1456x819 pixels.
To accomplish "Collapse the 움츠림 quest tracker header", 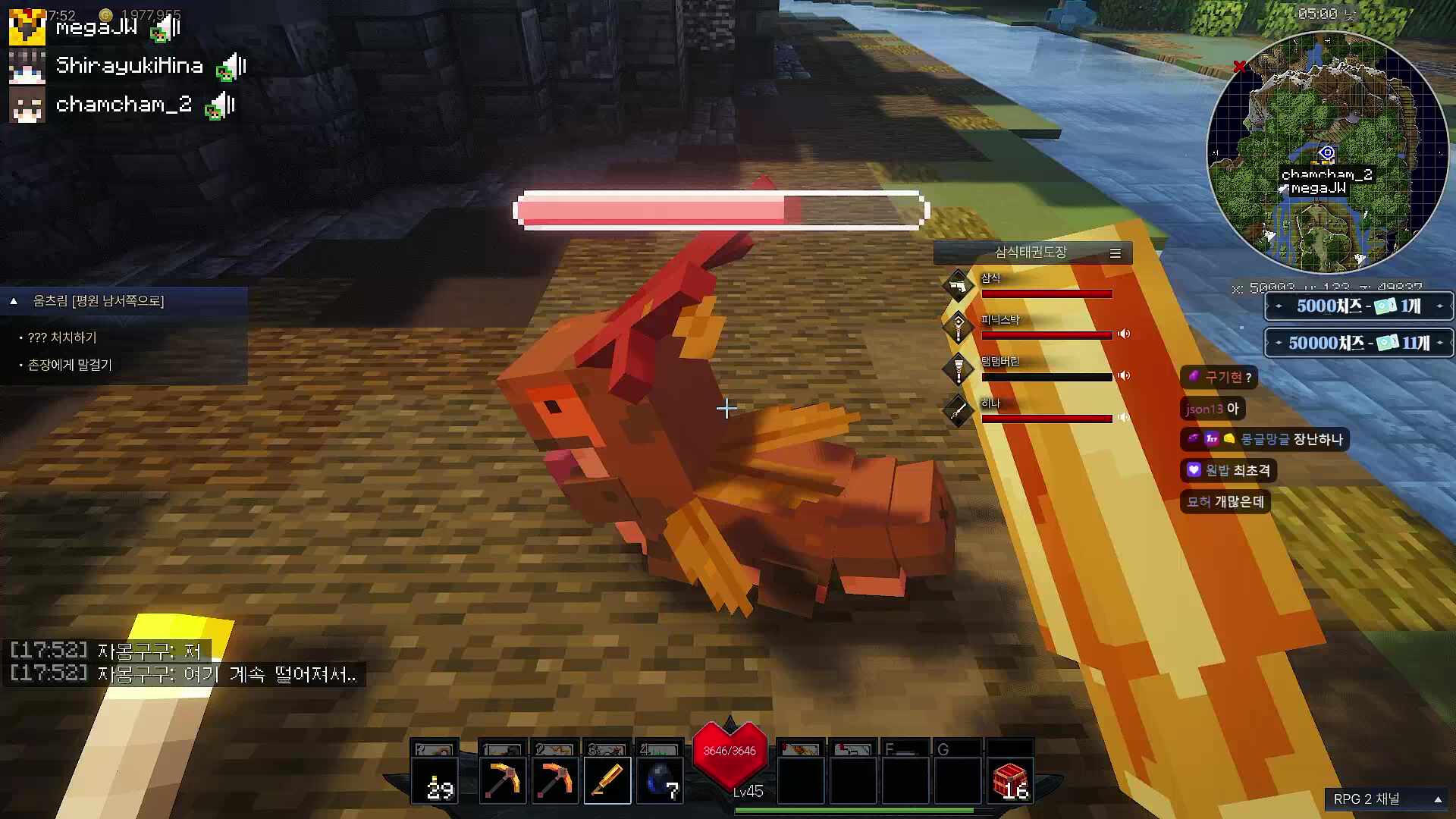I will (14, 301).
